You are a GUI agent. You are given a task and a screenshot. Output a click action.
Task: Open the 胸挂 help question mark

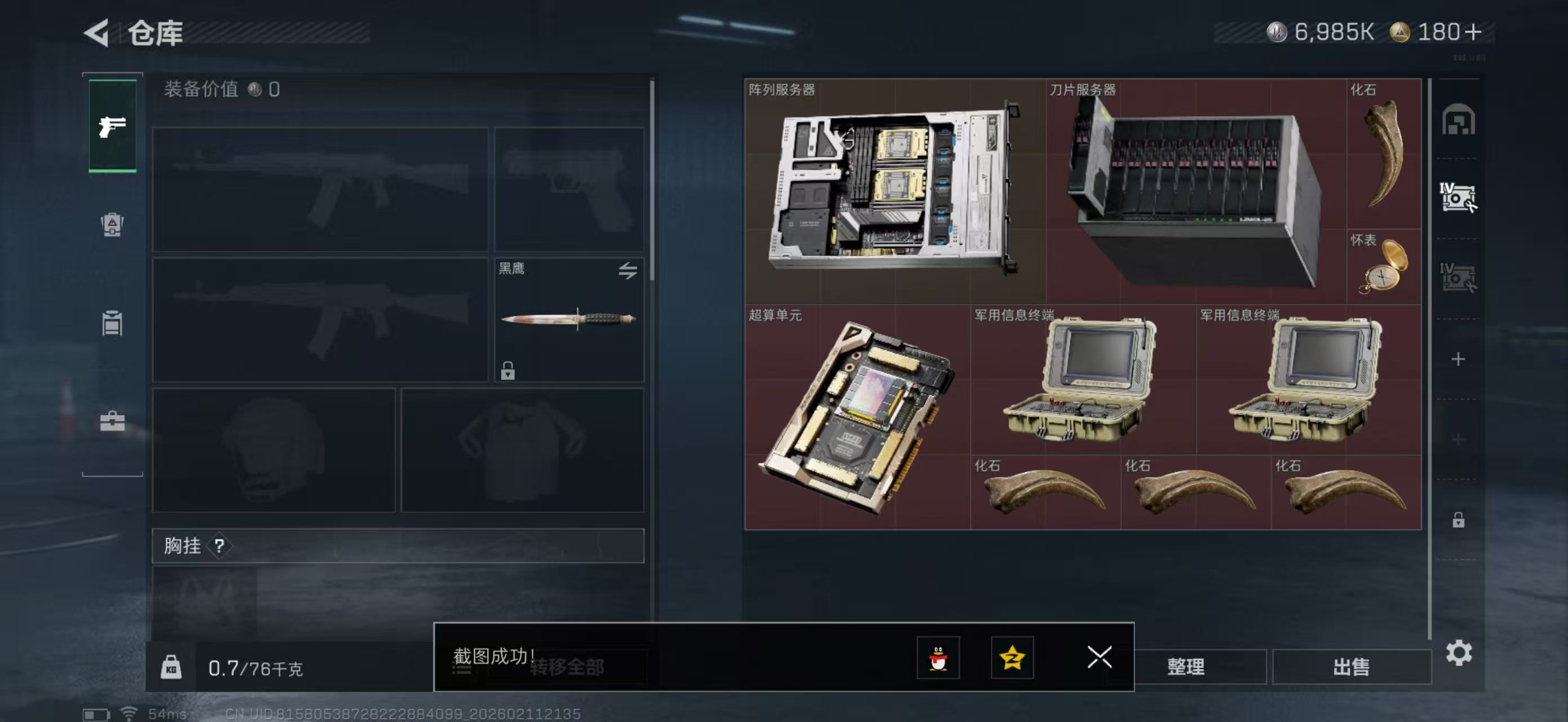point(220,546)
